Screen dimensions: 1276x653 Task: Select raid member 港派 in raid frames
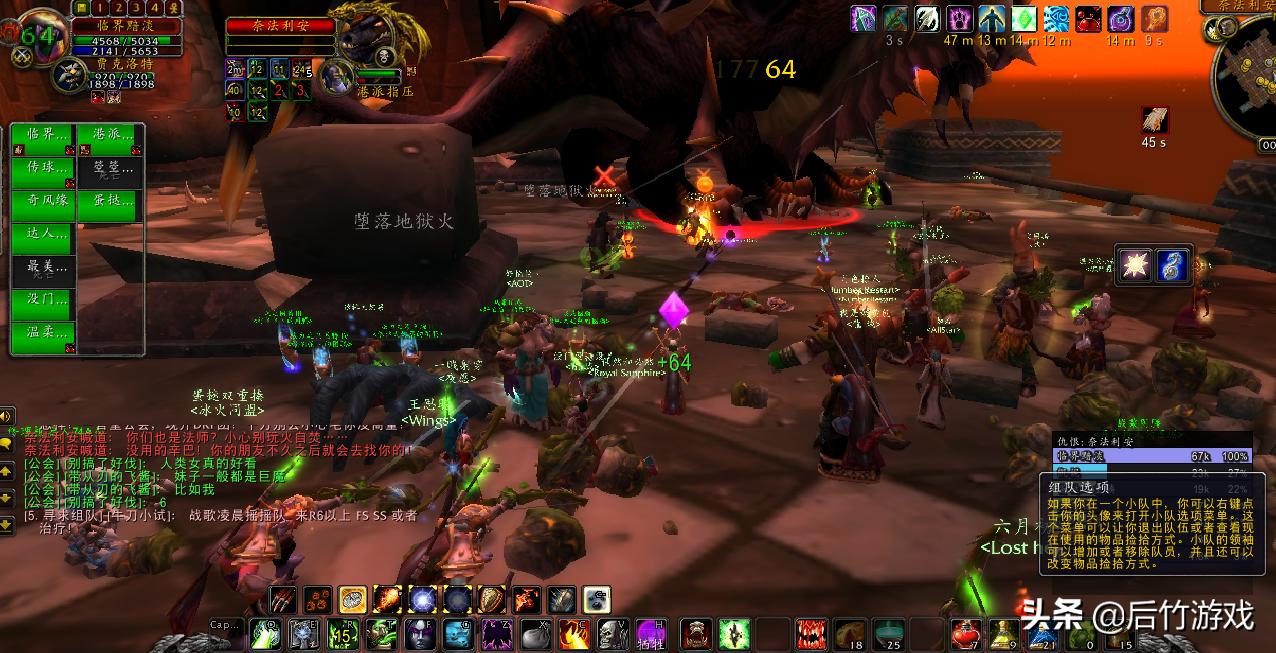111,135
